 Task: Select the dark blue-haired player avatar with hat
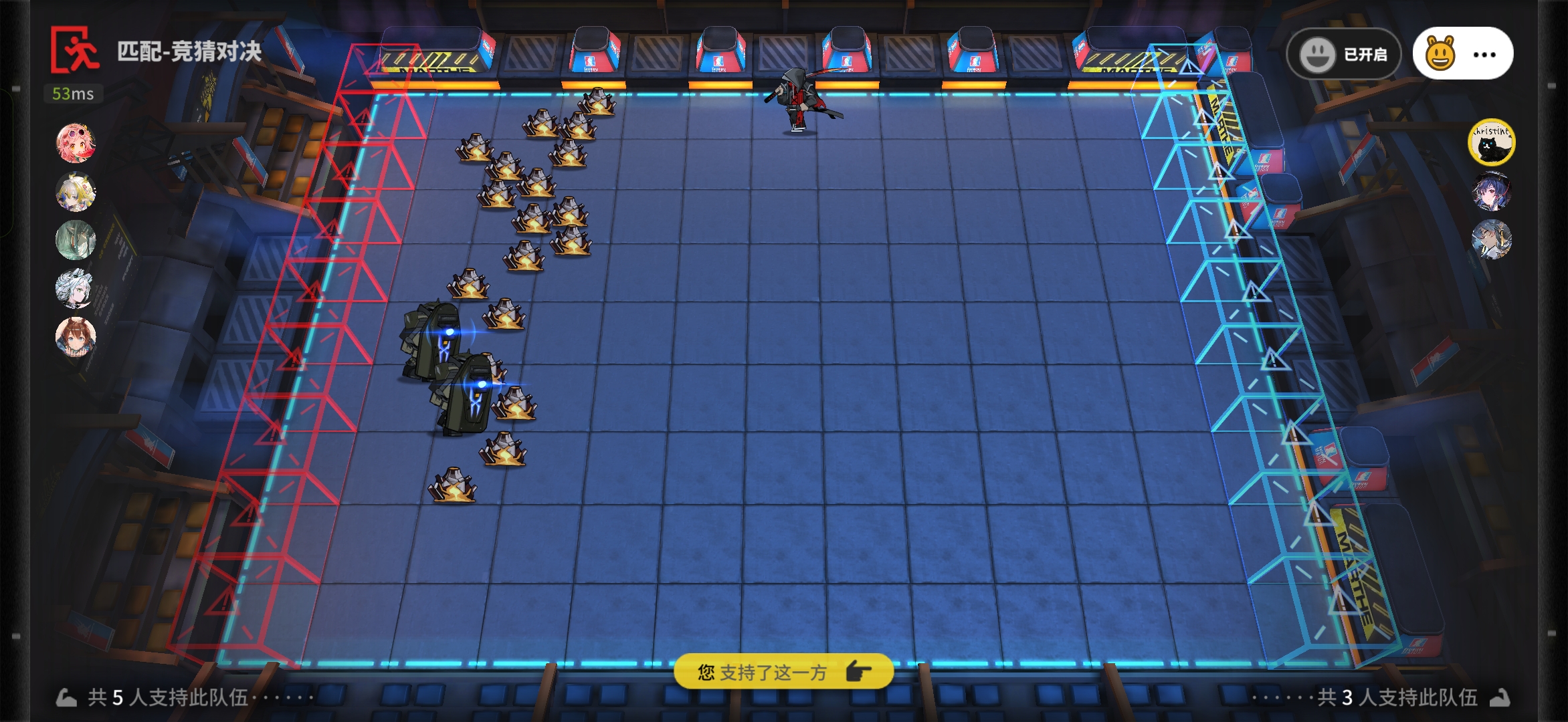pyautogui.click(x=1491, y=191)
